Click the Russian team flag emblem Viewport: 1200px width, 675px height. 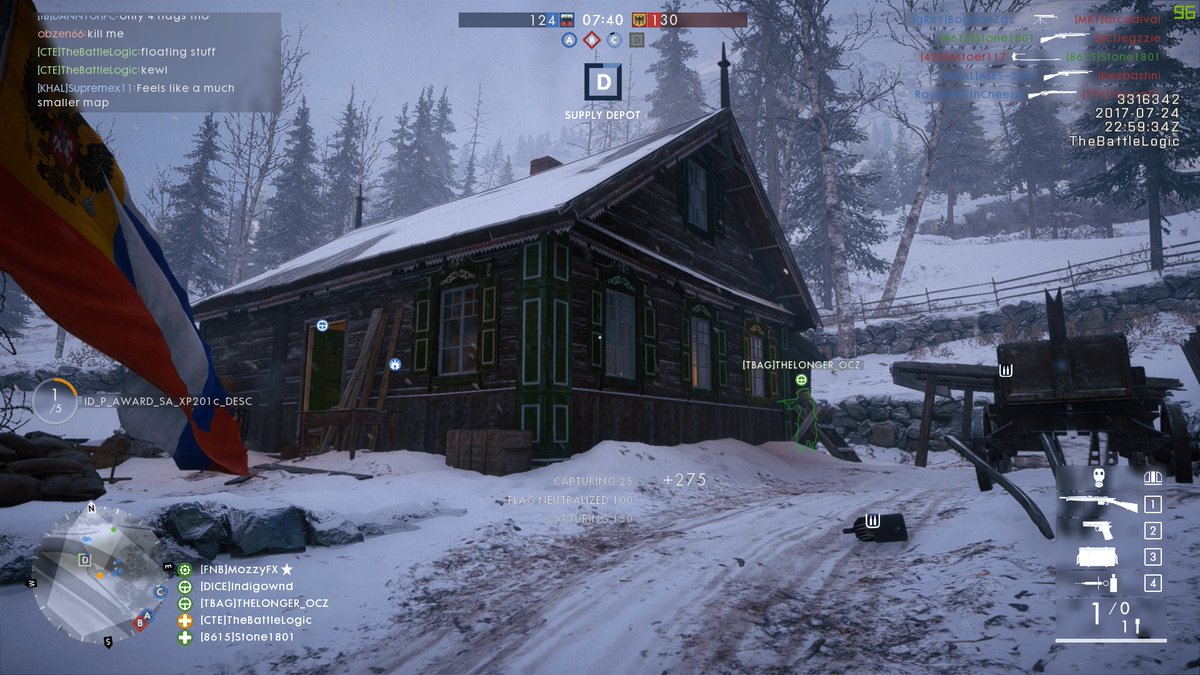(569, 19)
